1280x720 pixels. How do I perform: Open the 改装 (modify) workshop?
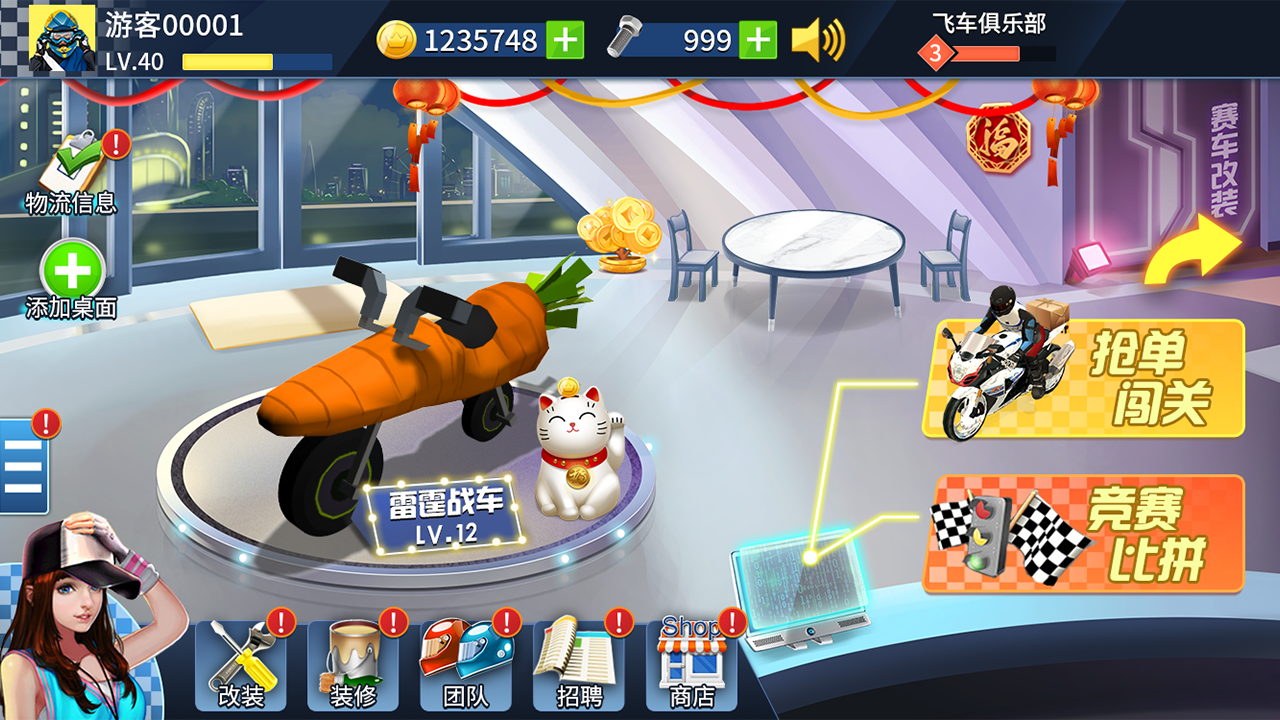click(241, 663)
